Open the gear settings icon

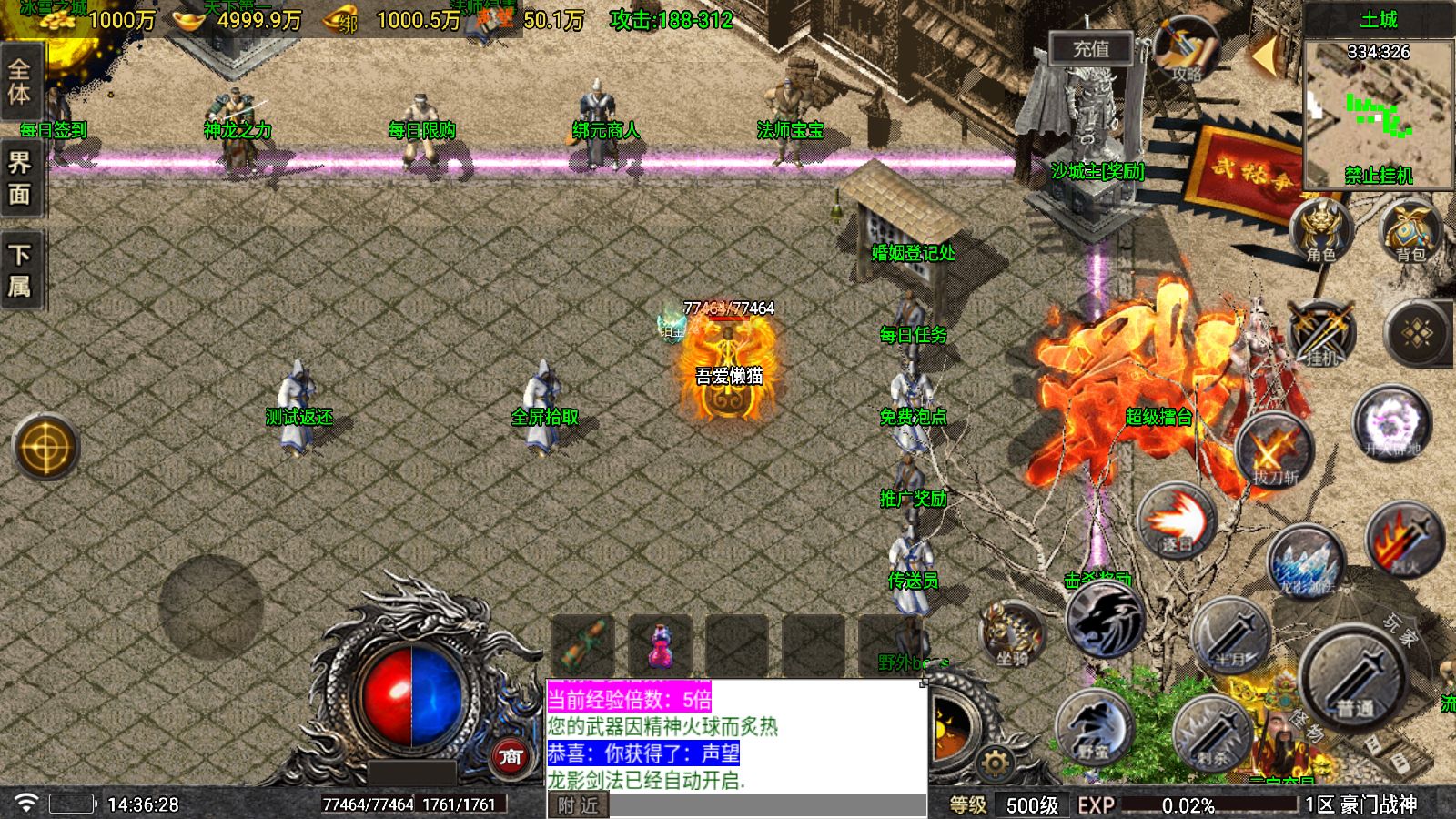pyautogui.click(x=995, y=763)
